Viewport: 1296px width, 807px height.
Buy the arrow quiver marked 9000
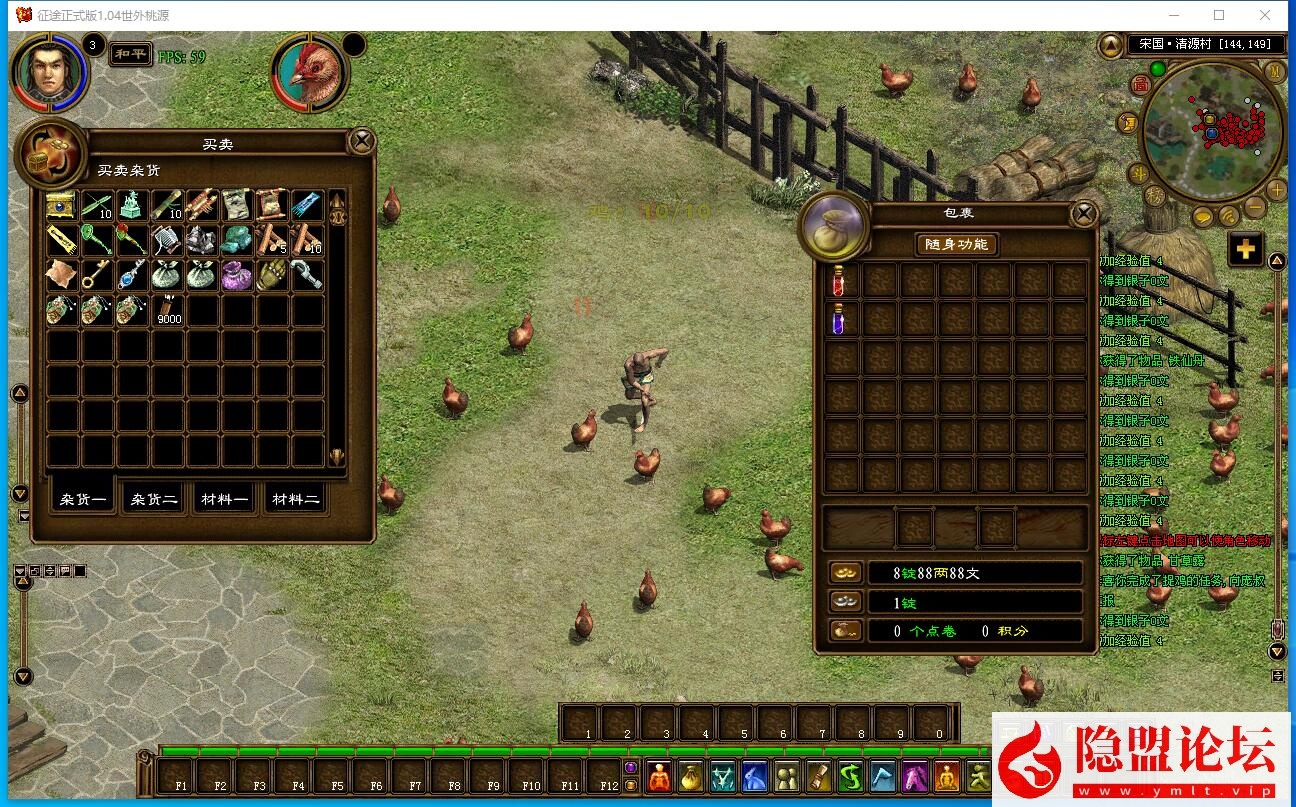(168, 309)
